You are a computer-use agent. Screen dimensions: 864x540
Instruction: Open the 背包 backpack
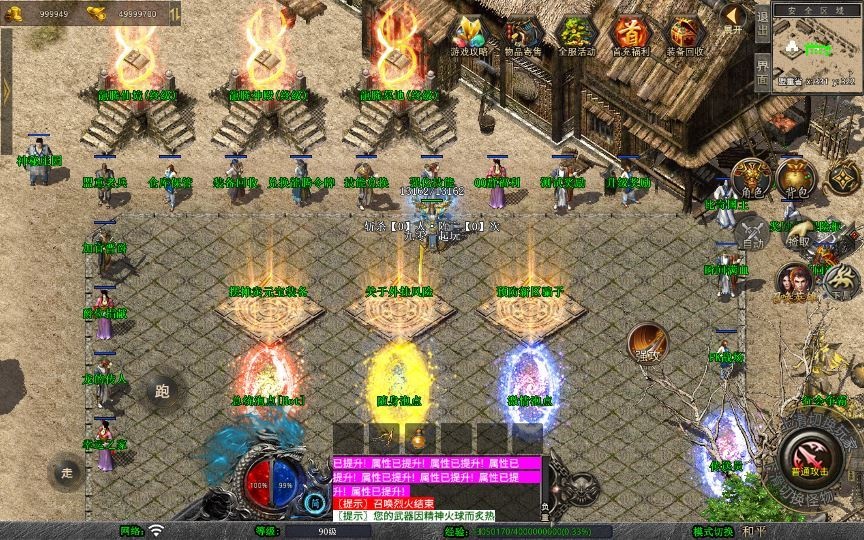tap(797, 177)
